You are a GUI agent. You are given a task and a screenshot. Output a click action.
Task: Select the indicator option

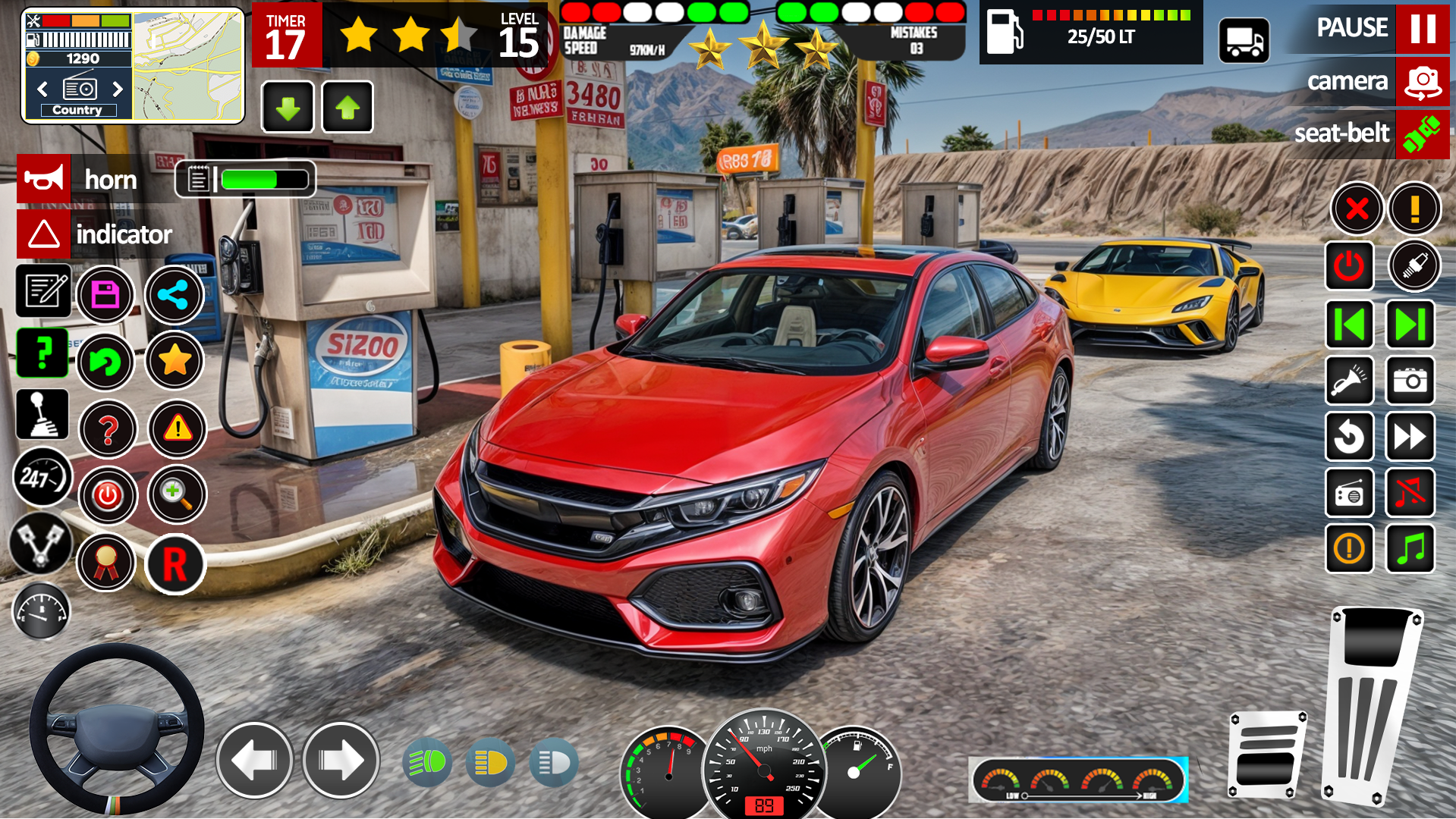(x=124, y=234)
